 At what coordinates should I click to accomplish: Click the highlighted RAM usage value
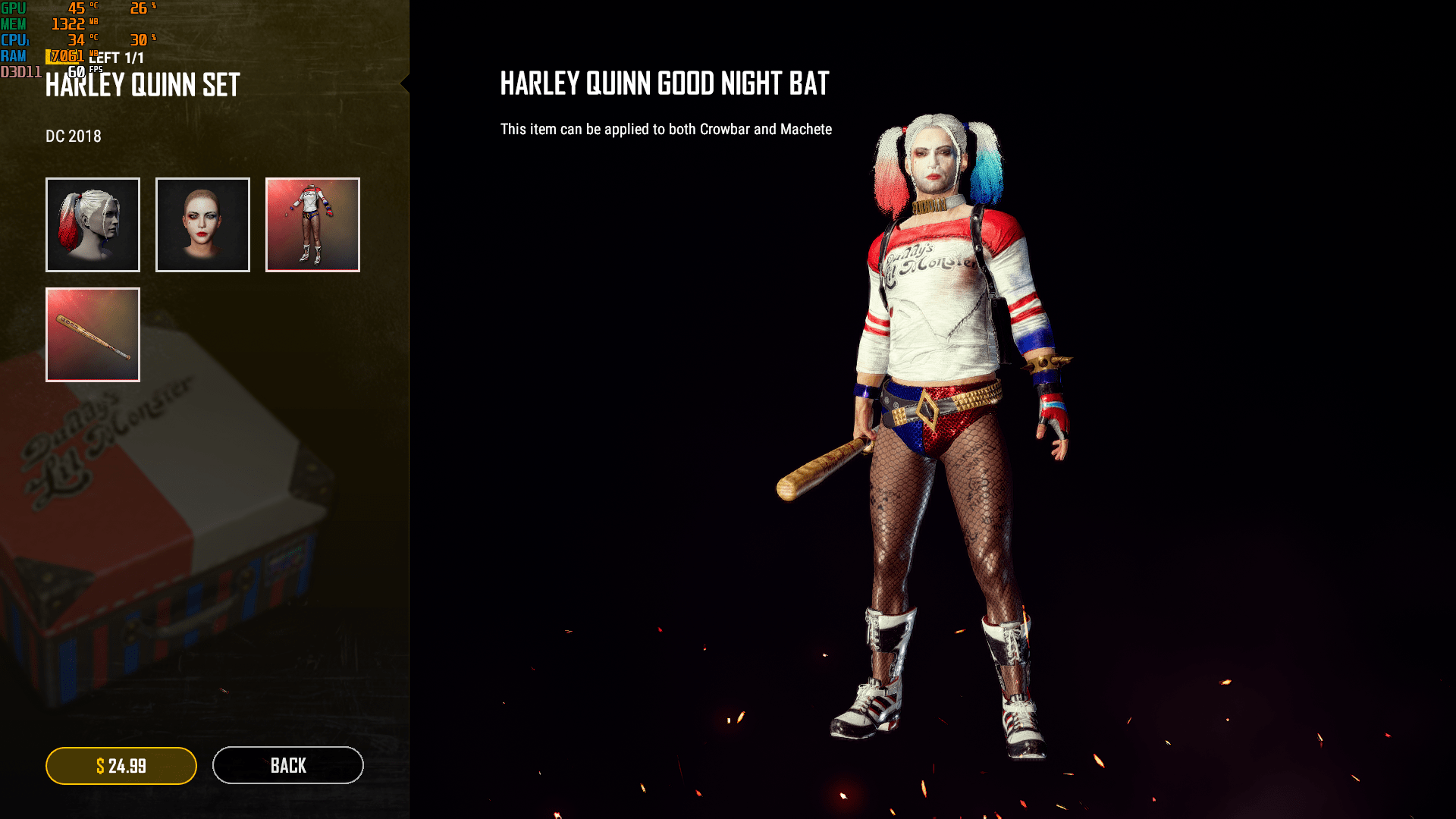pos(65,55)
